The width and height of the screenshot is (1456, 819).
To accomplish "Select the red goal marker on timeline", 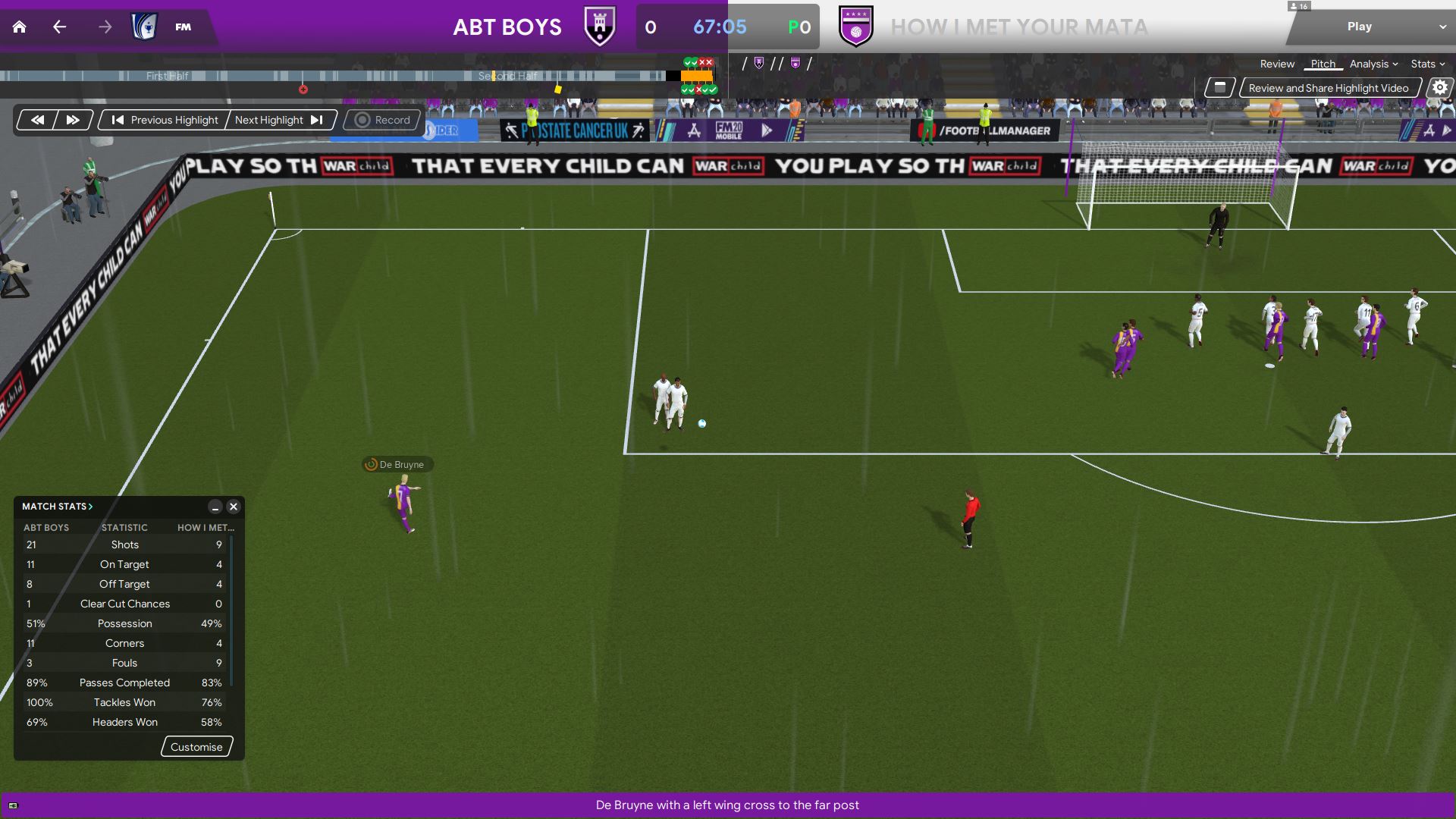I will [x=303, y=89].
